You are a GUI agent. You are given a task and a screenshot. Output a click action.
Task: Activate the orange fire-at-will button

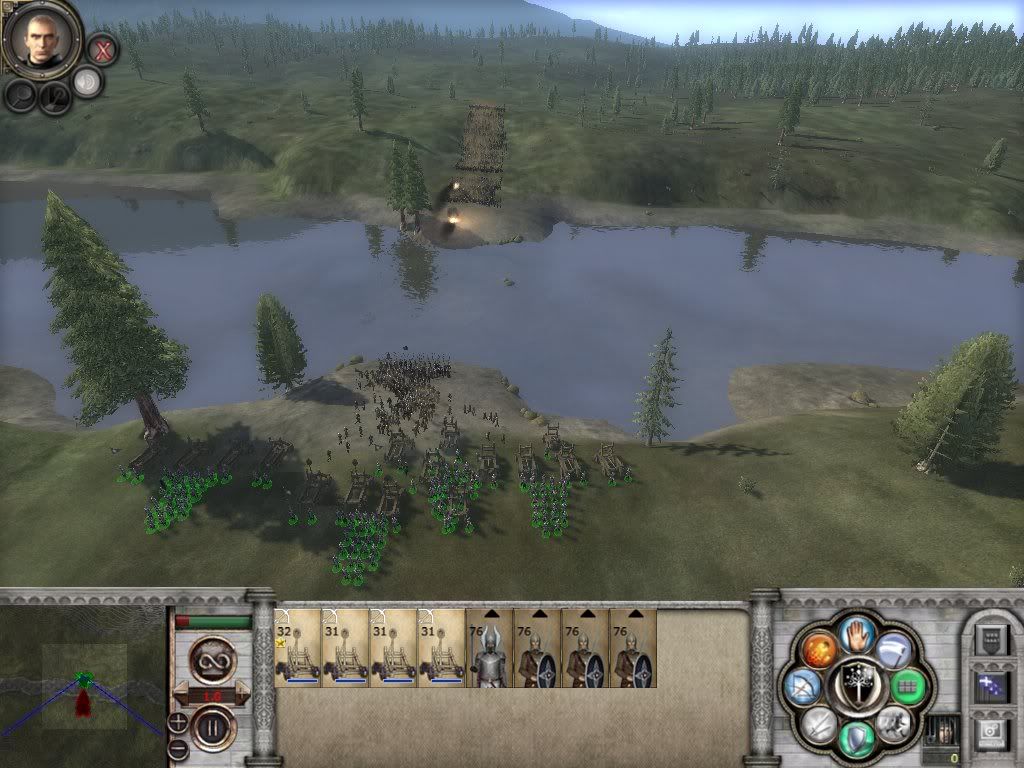click(x=819, y=650)
